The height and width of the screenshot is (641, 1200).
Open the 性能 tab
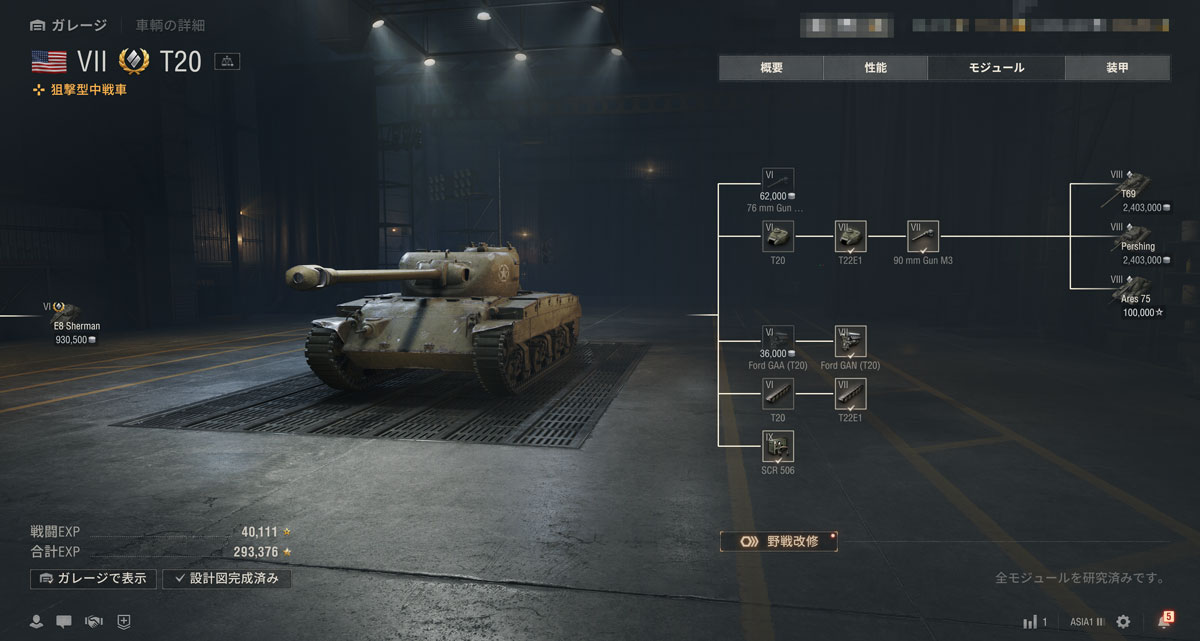coord(875,68)
